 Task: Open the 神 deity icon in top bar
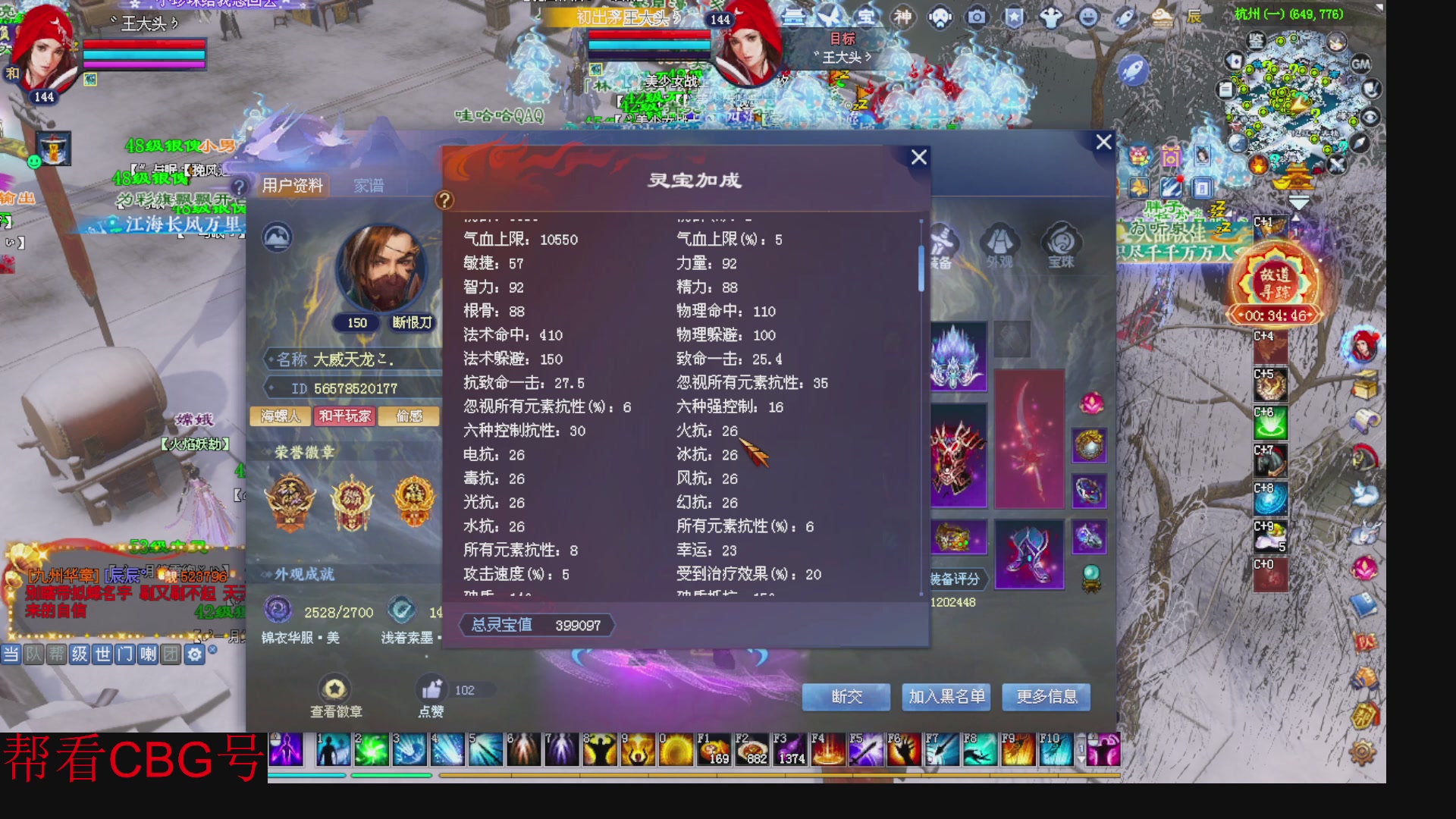902,17
